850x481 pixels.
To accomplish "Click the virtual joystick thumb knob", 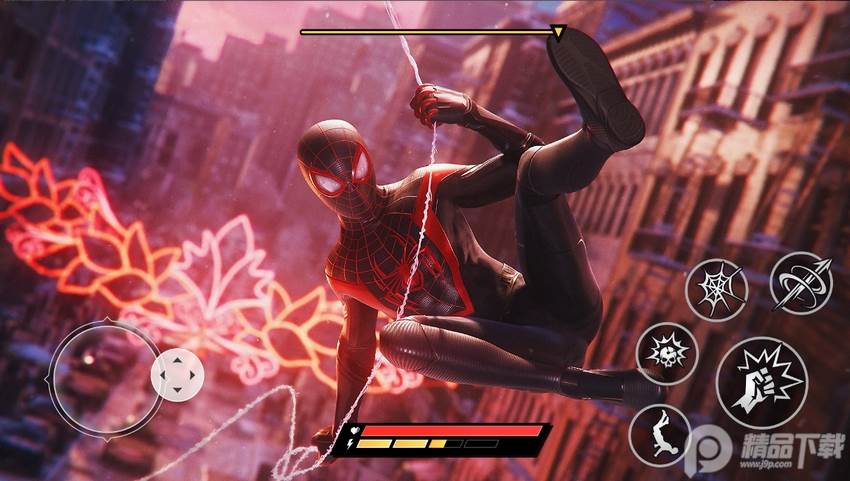I will pos(177,373).
